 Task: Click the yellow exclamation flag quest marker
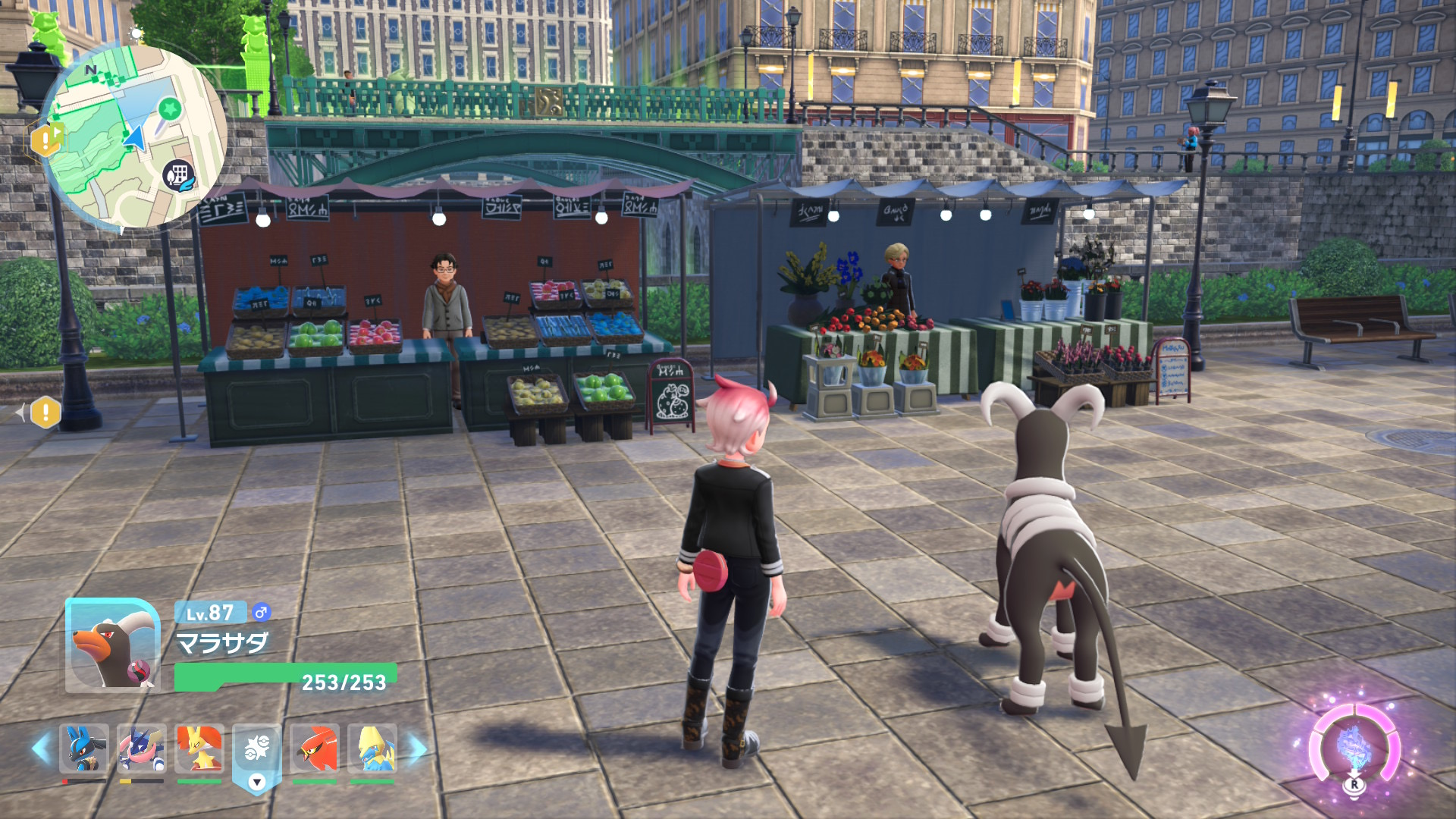click(47, 140)
